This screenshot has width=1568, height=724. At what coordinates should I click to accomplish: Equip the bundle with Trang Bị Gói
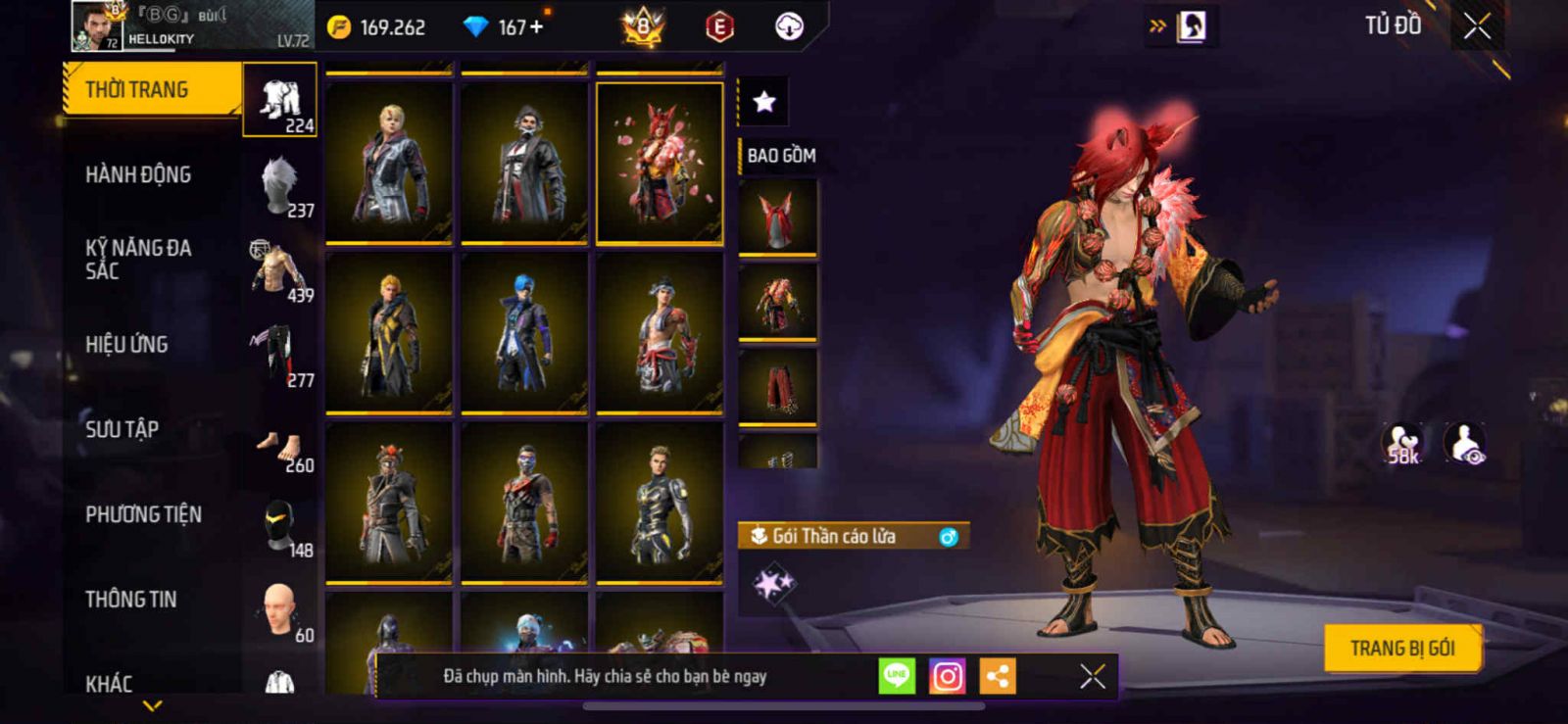tap(1401, 649)
